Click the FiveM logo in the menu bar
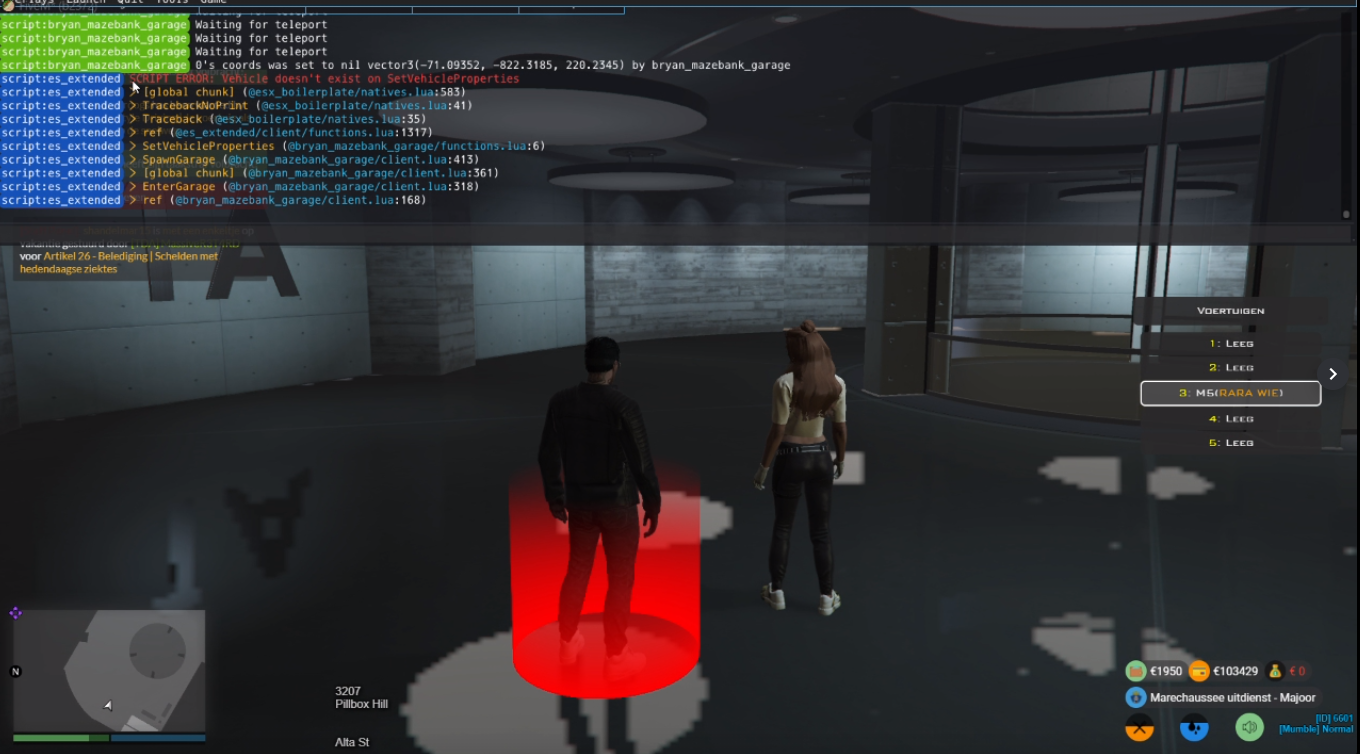The image size is (1360, 754). (x=8, y=5)
